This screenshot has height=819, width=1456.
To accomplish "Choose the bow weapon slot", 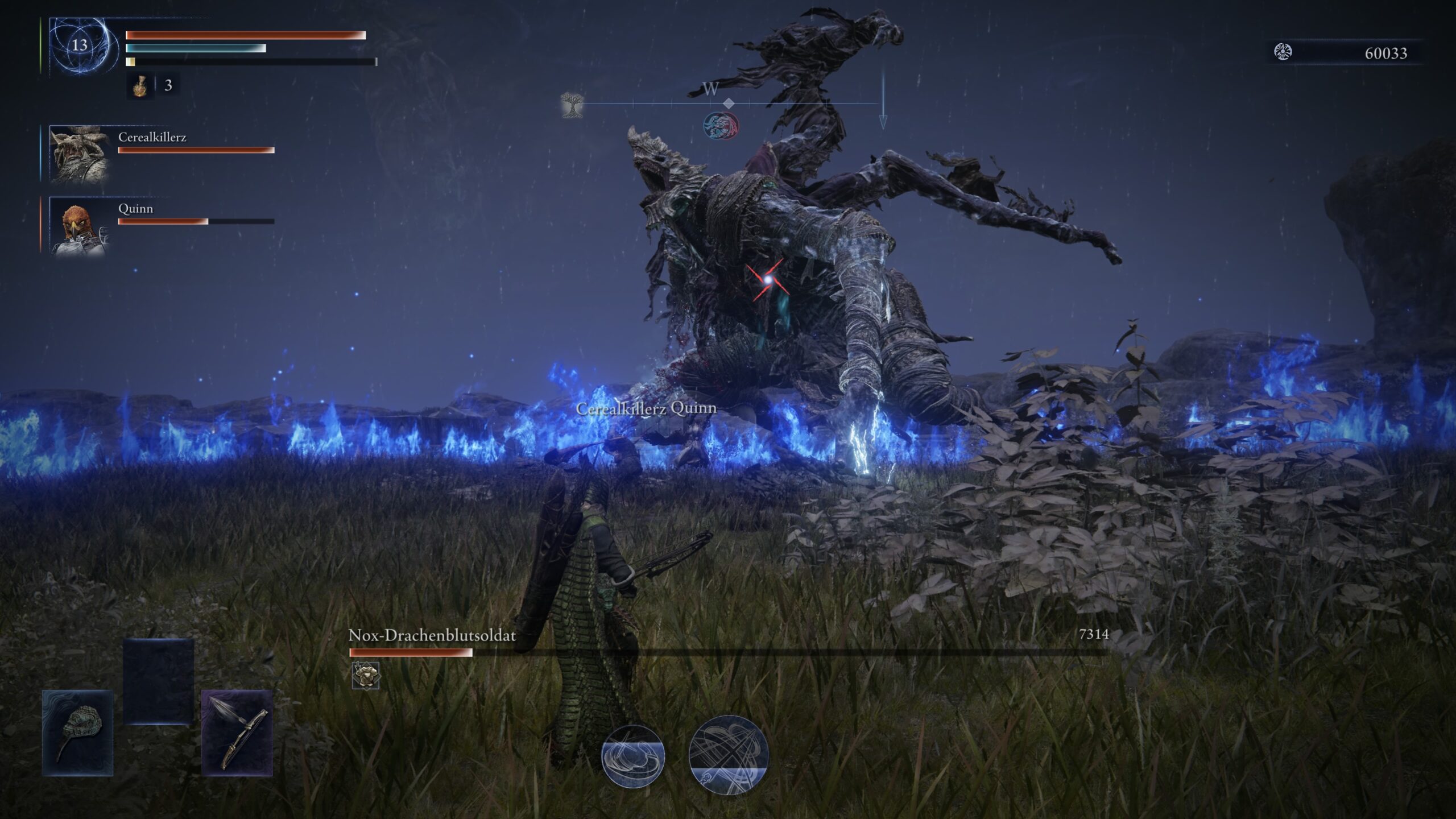I will point(237,733).
